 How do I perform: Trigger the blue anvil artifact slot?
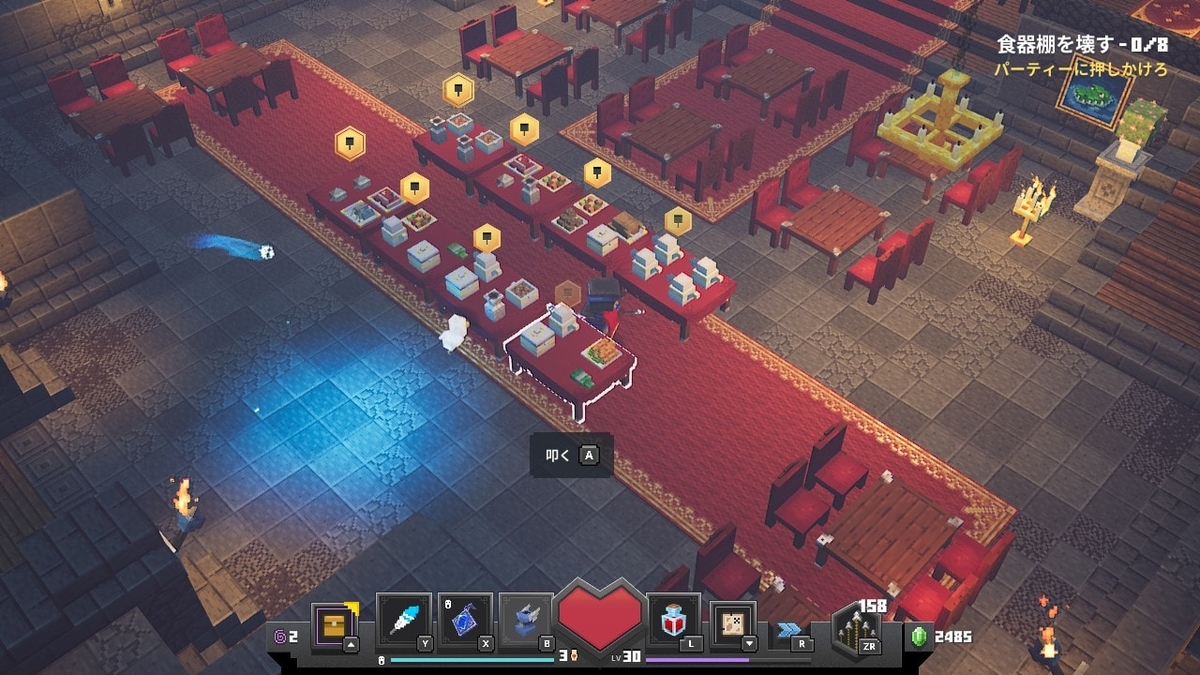(x=526, y=621)
